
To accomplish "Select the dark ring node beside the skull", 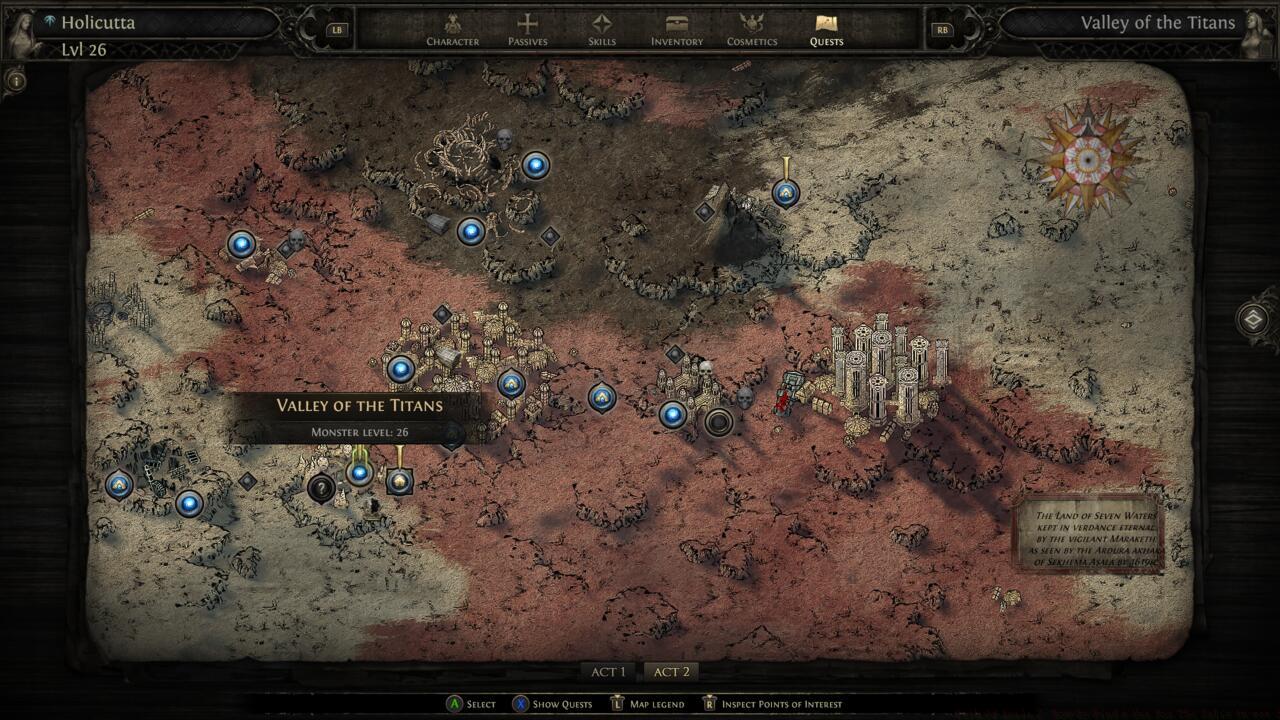I will [x=718, y=421].
